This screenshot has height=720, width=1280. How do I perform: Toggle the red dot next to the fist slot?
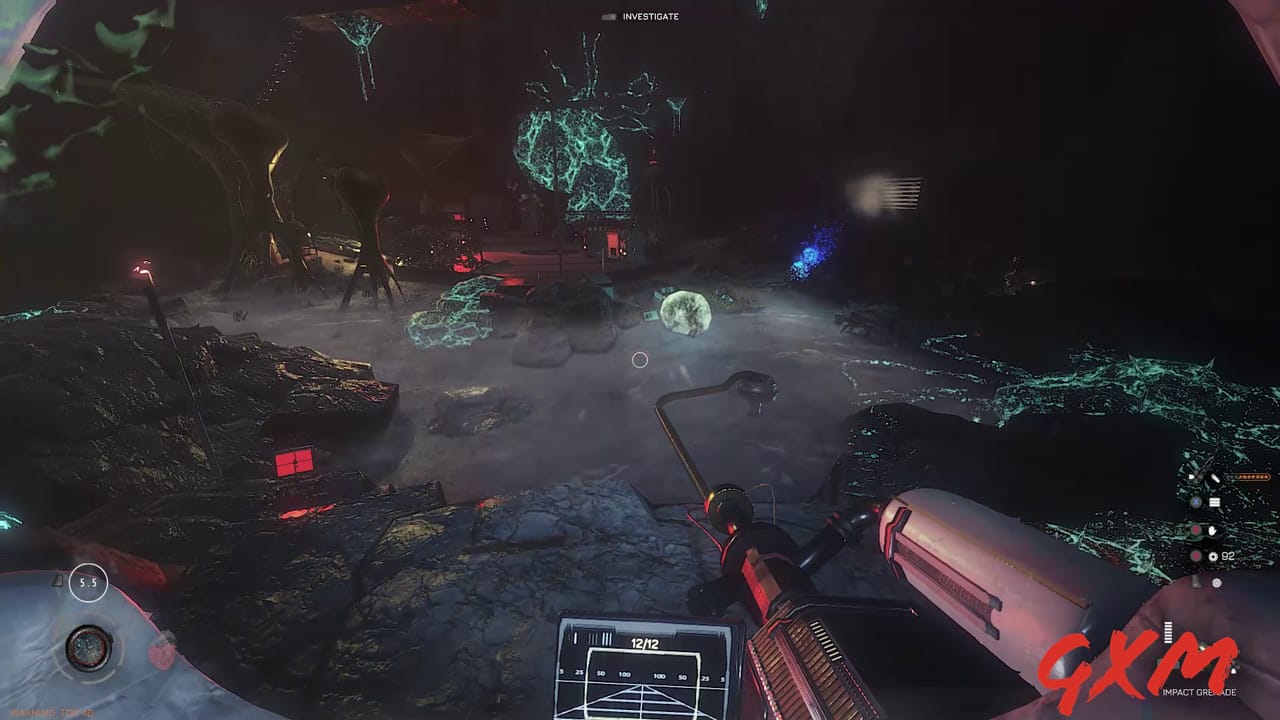[1197, 530]
